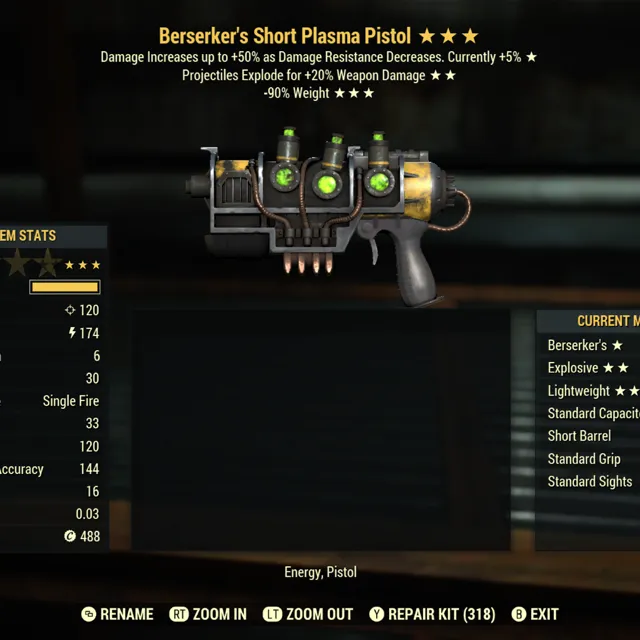Viewport: 640px width, 640px height.
Task: Zoom in on the weapon preview
Action: point(208,614)
